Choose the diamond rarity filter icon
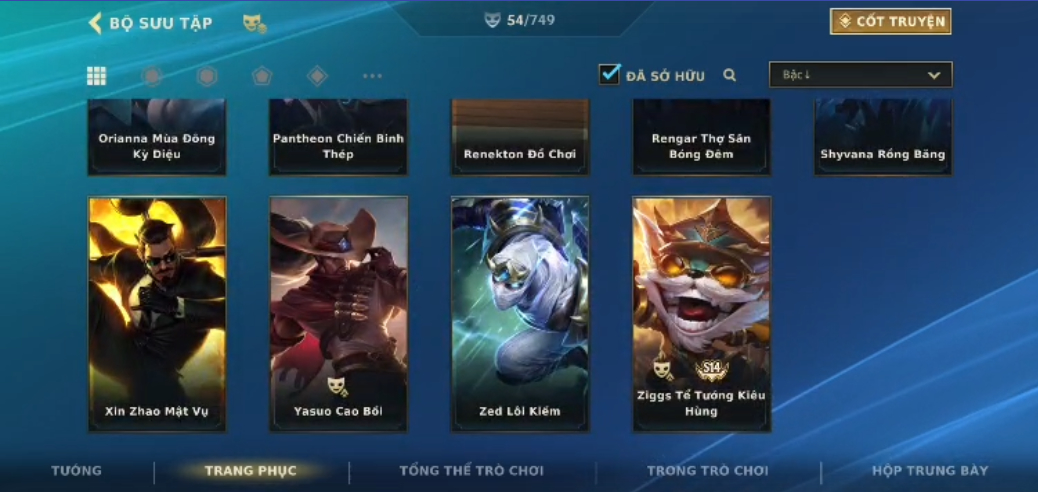The width and height of the screenshot is (1038, 492). 317,76
